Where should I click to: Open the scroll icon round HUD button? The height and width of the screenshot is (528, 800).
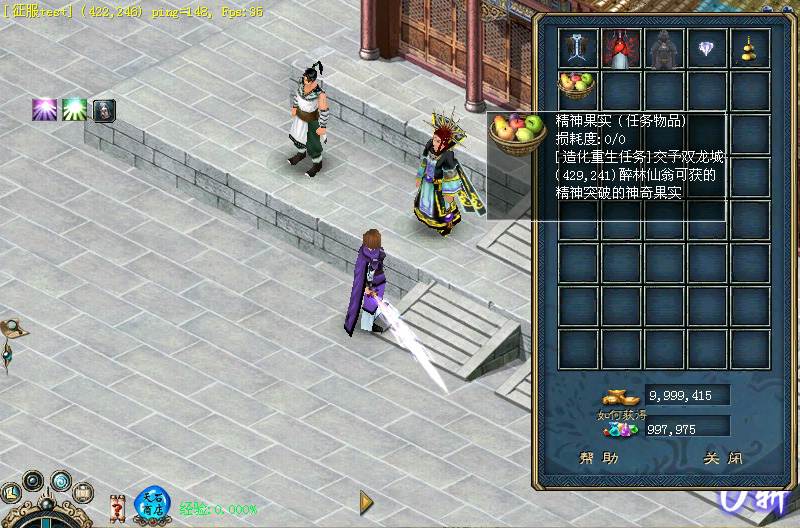tap(84, 492)
